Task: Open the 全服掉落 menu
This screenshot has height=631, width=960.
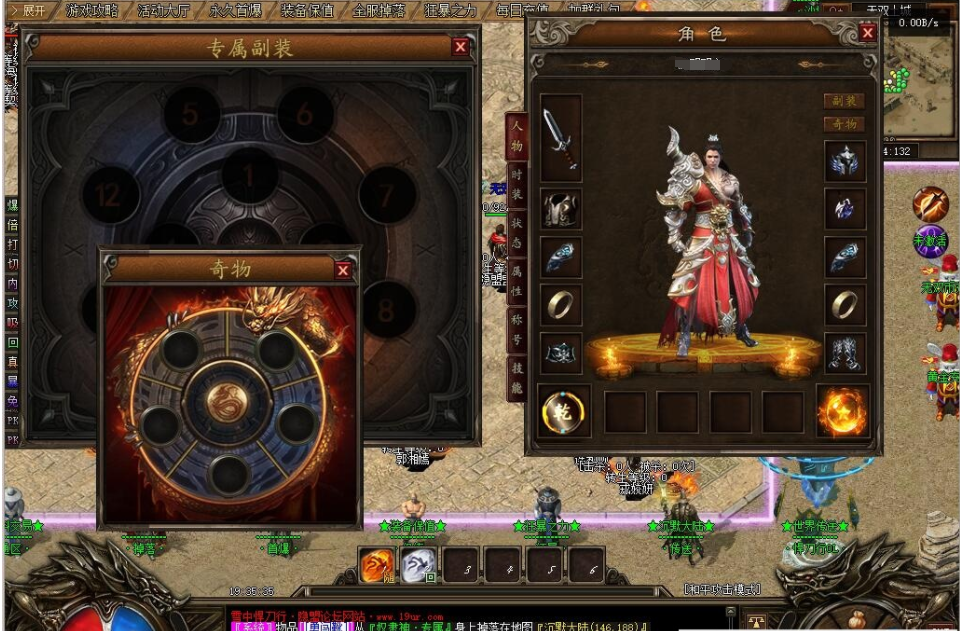Action: click(x=379, y=11)
